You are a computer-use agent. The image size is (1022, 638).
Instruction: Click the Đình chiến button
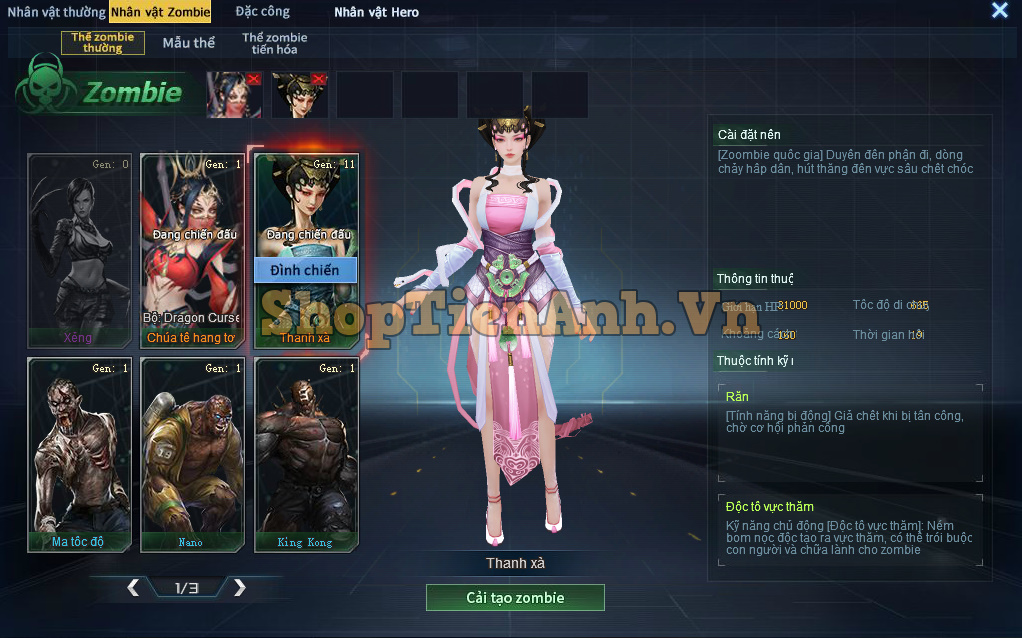point(305,270)
